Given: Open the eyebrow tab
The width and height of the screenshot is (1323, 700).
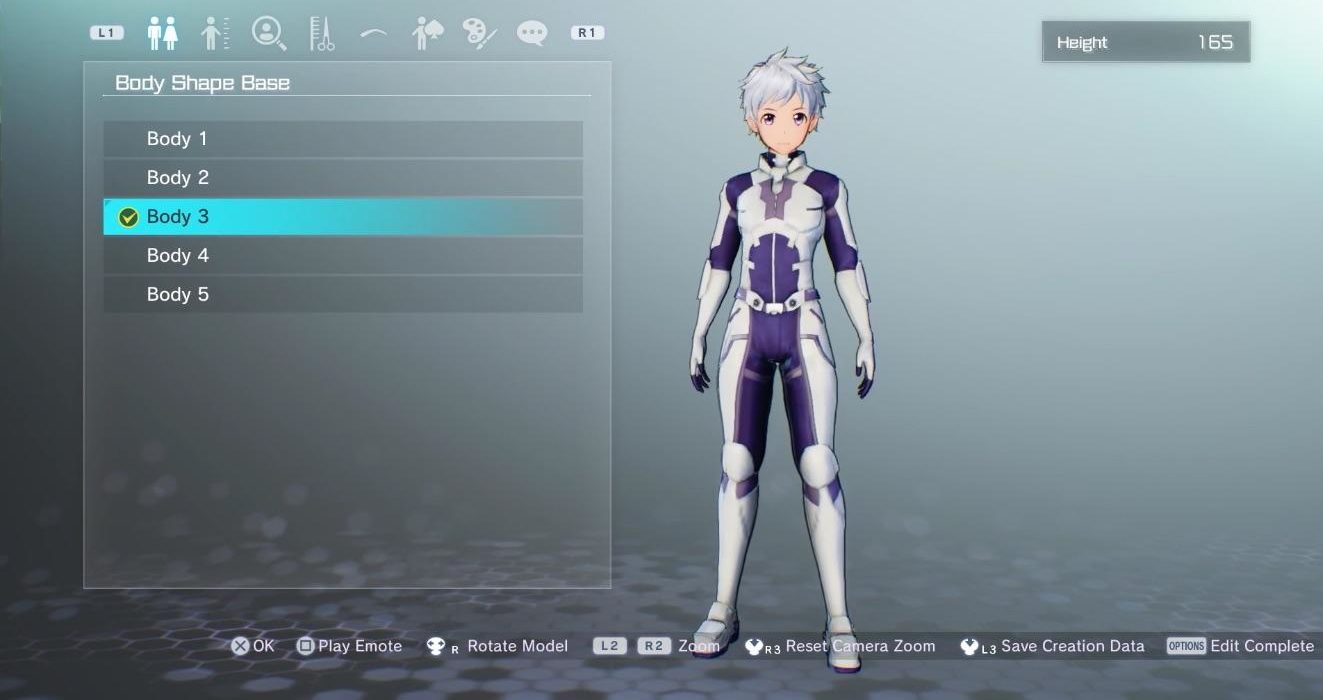Looking at the screenshot, I should (x=374, y=33).
